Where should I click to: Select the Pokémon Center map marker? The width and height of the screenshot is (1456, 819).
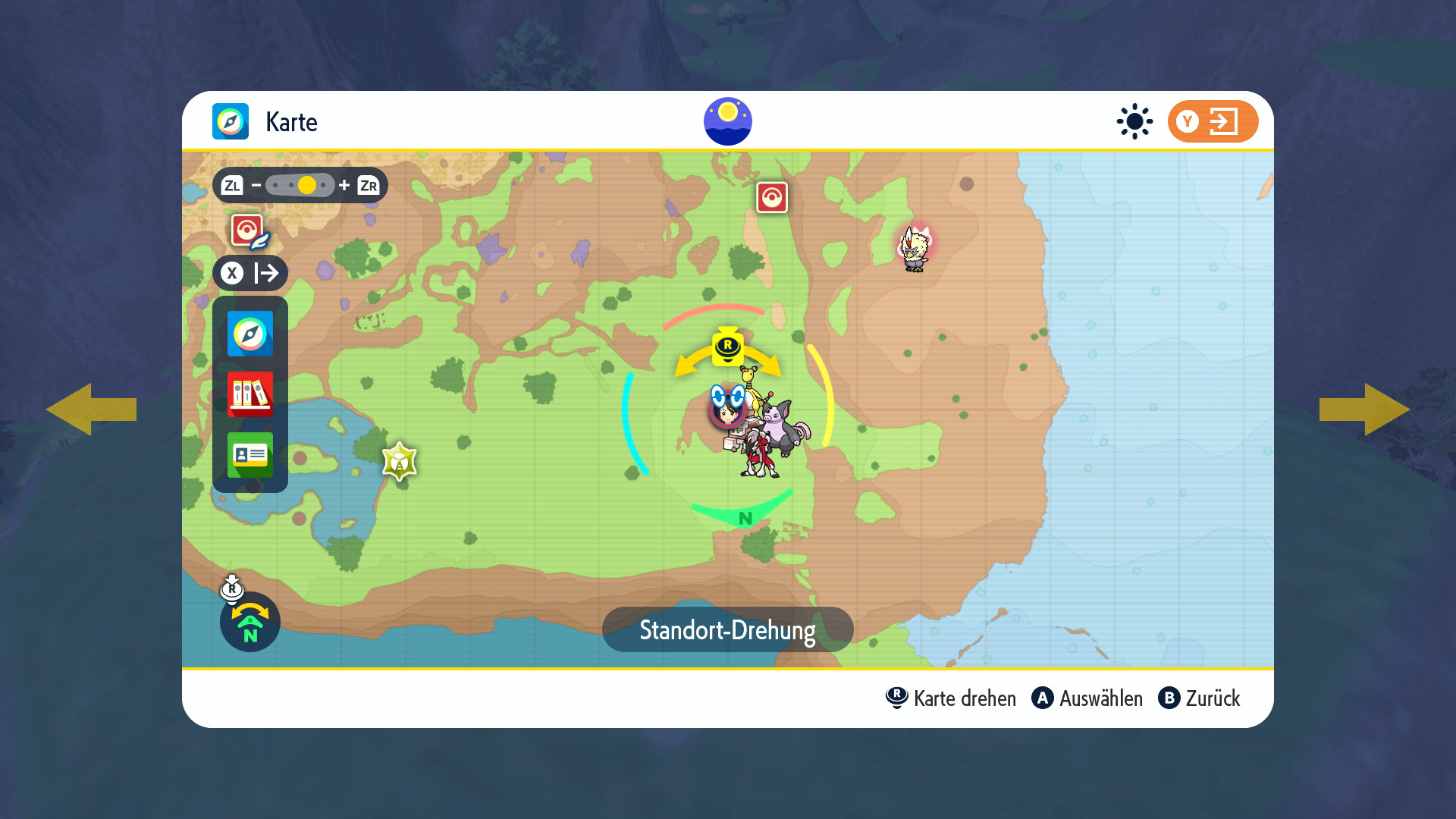(x=772, y=198)
